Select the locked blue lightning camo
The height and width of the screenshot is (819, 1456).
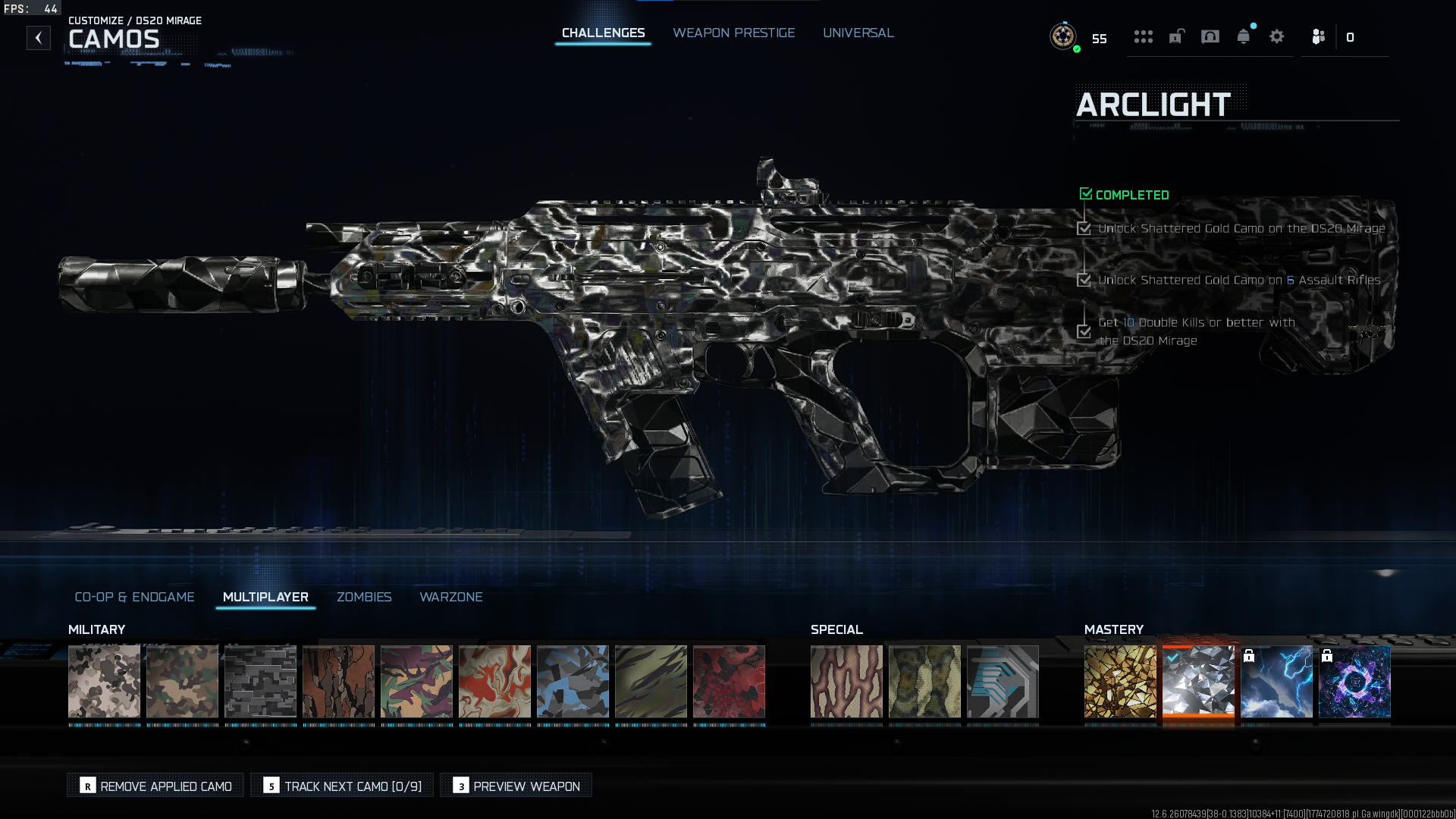(1276, 681)
